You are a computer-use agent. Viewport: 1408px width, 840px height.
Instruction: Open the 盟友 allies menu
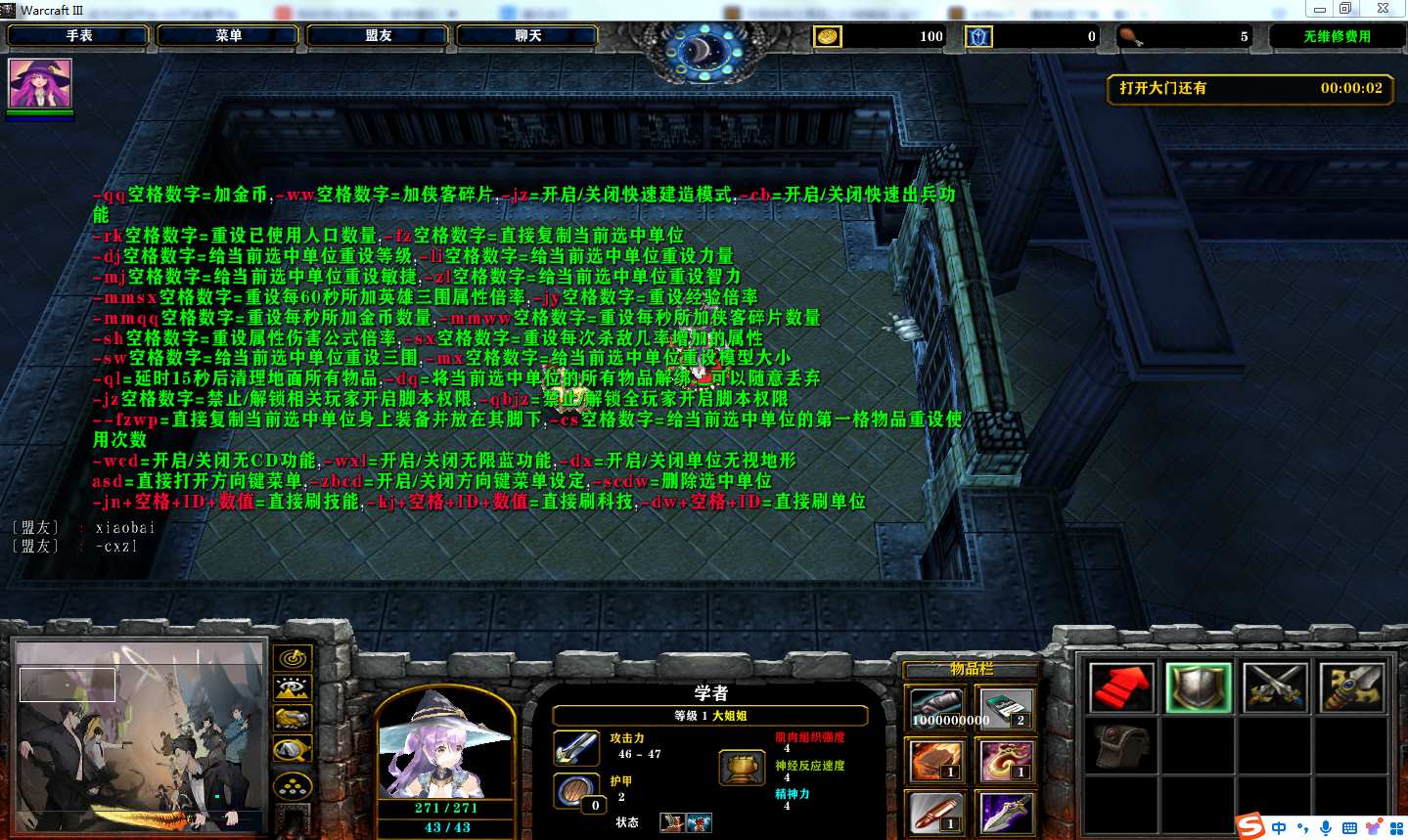(379, 36)
